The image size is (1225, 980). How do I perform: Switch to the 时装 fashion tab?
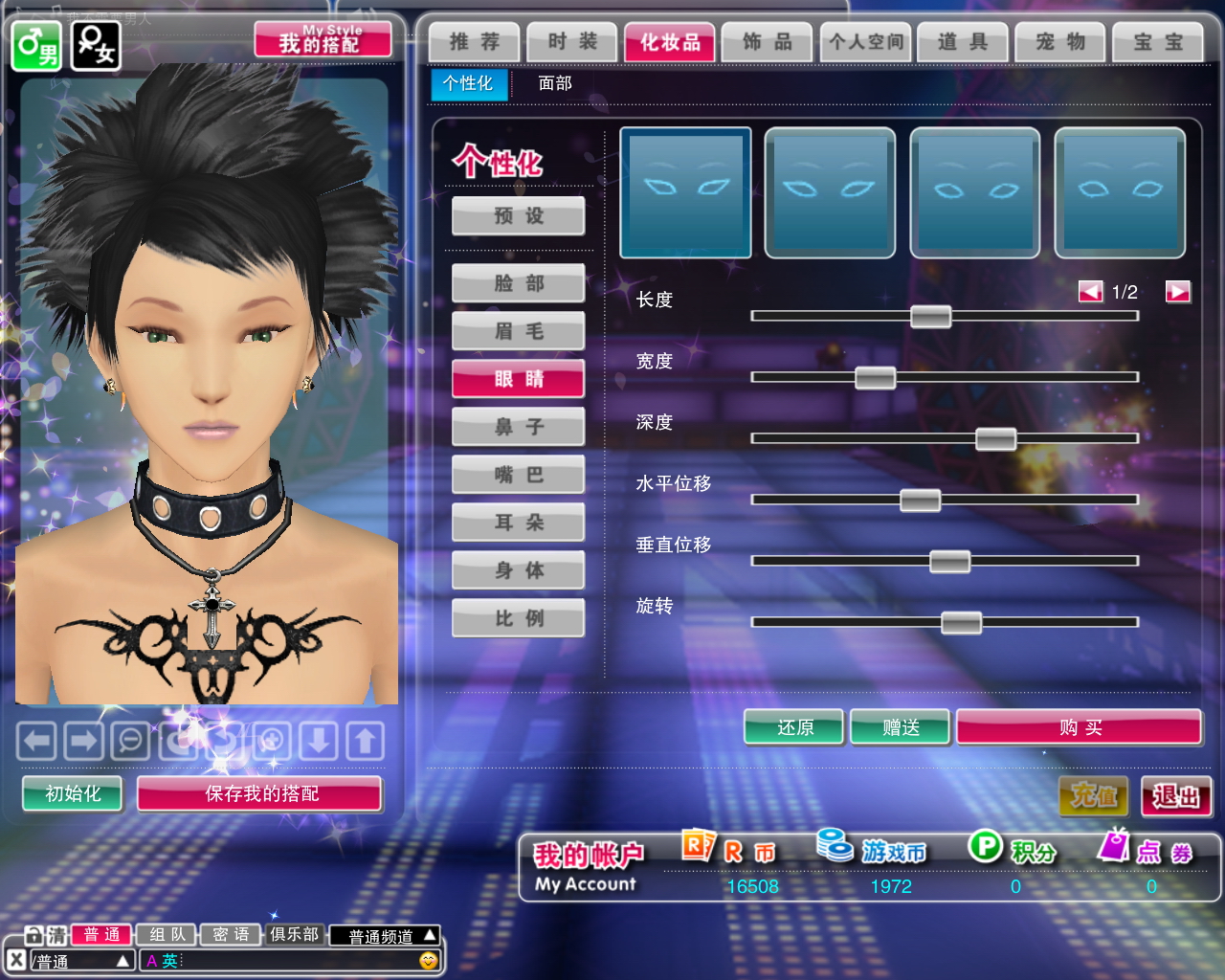pos(572,42)
